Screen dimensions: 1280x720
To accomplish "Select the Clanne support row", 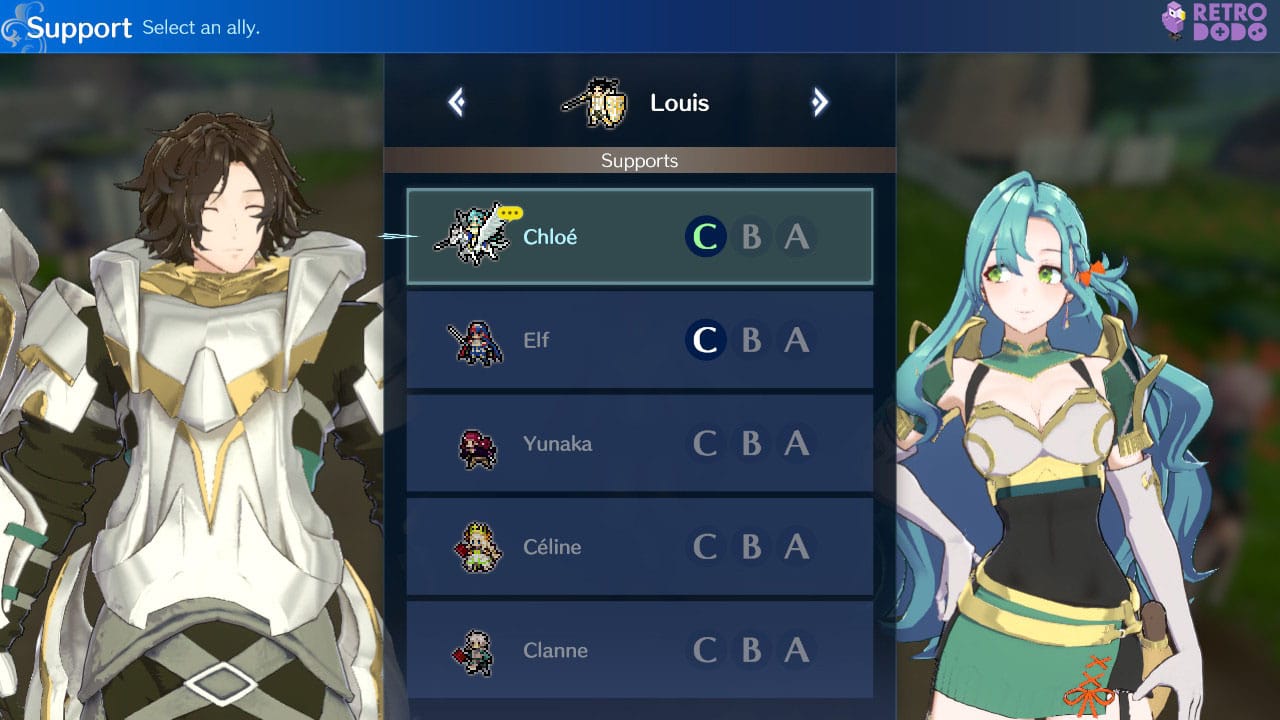I will [639, 650].
